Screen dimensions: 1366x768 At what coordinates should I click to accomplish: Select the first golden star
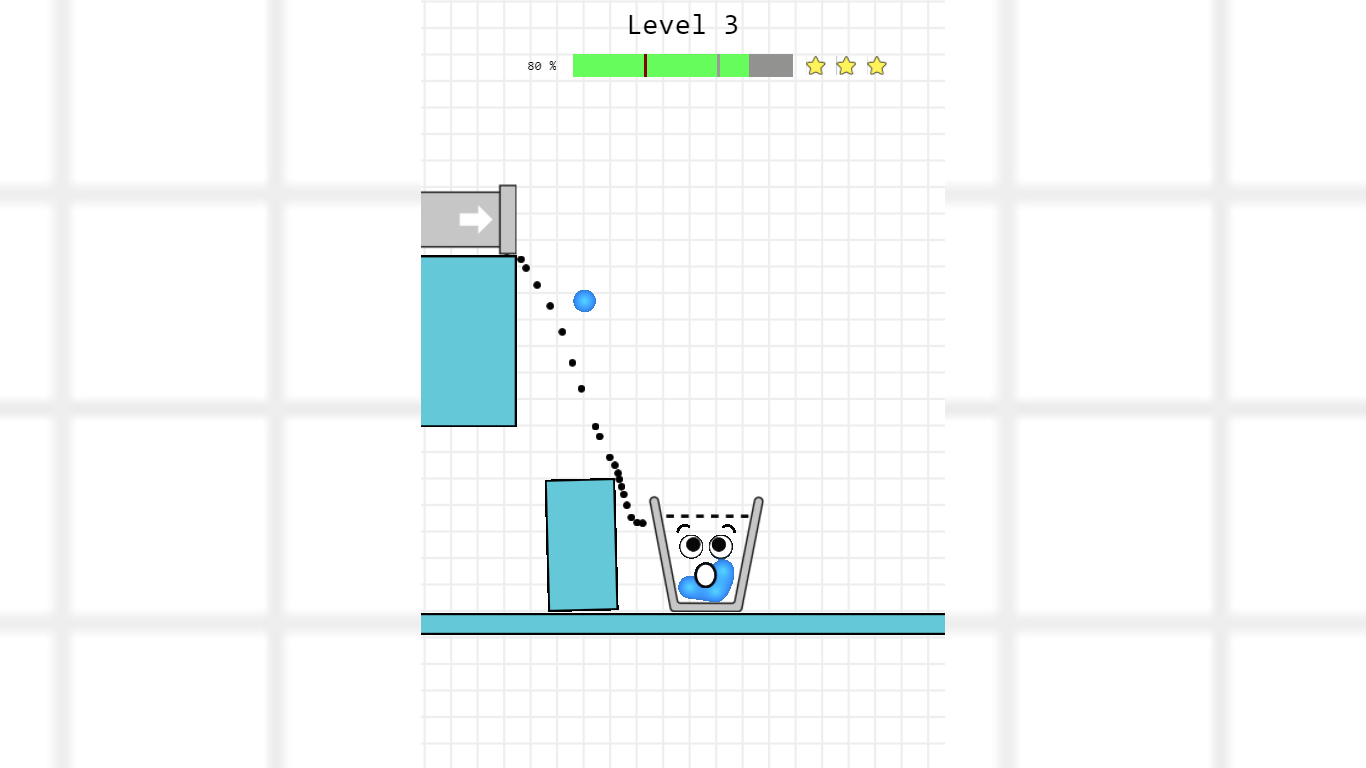[815, 65]
